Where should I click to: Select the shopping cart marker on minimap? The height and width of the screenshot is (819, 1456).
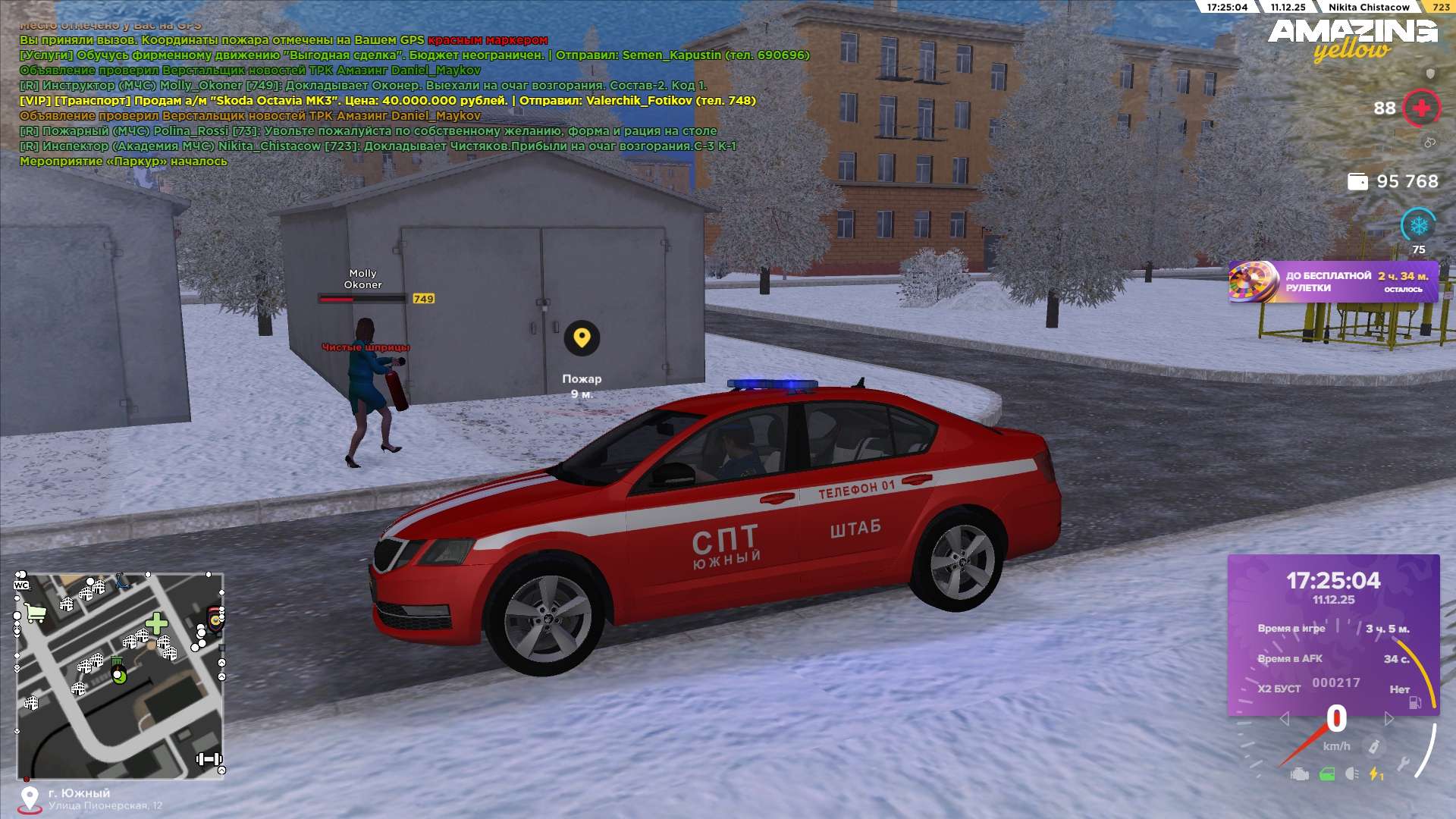coord(35,613)
